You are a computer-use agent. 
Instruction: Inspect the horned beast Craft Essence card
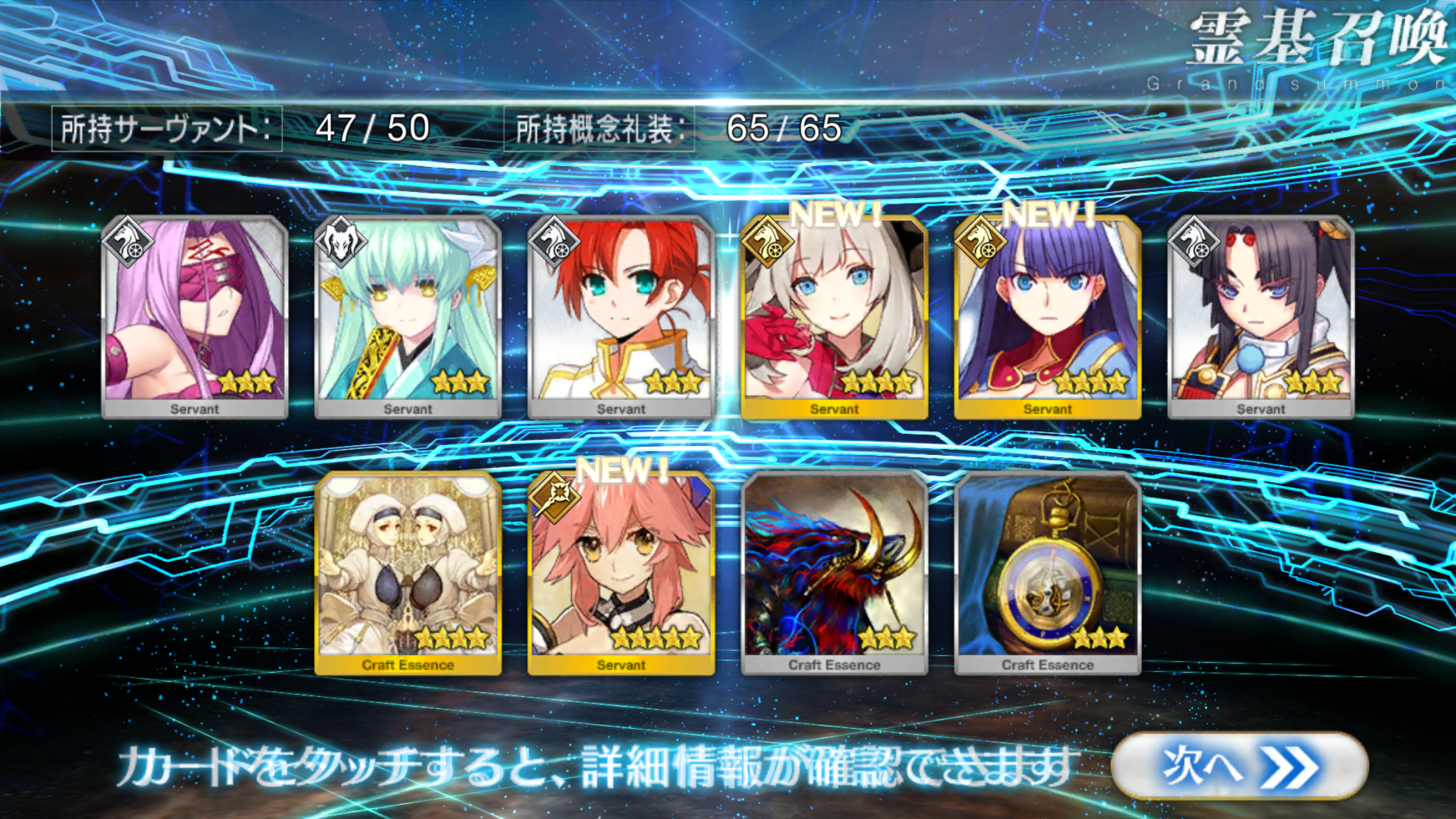click(834, 572)
